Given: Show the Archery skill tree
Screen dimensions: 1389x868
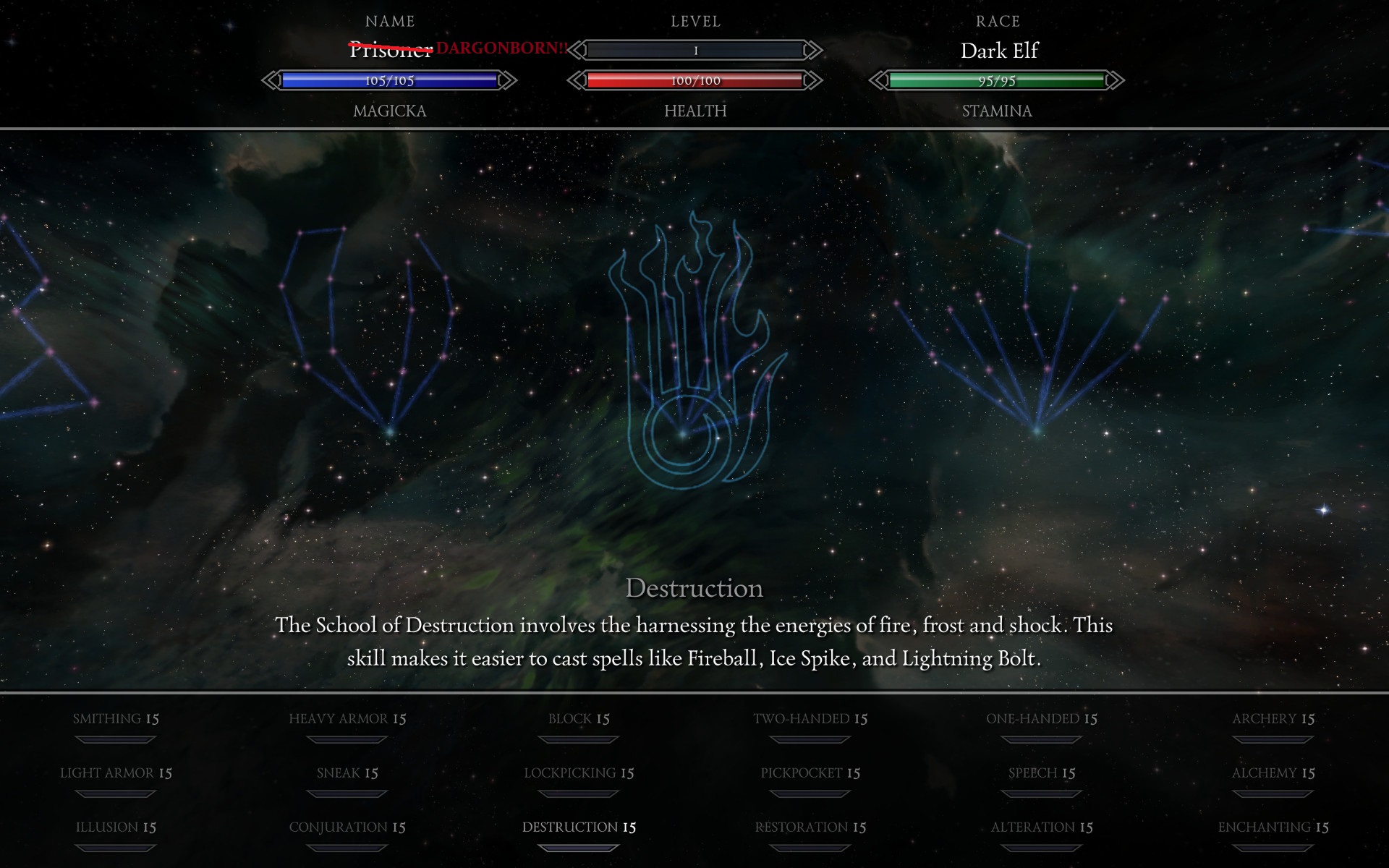Looking at the screenshot, I should point(1273,719).
